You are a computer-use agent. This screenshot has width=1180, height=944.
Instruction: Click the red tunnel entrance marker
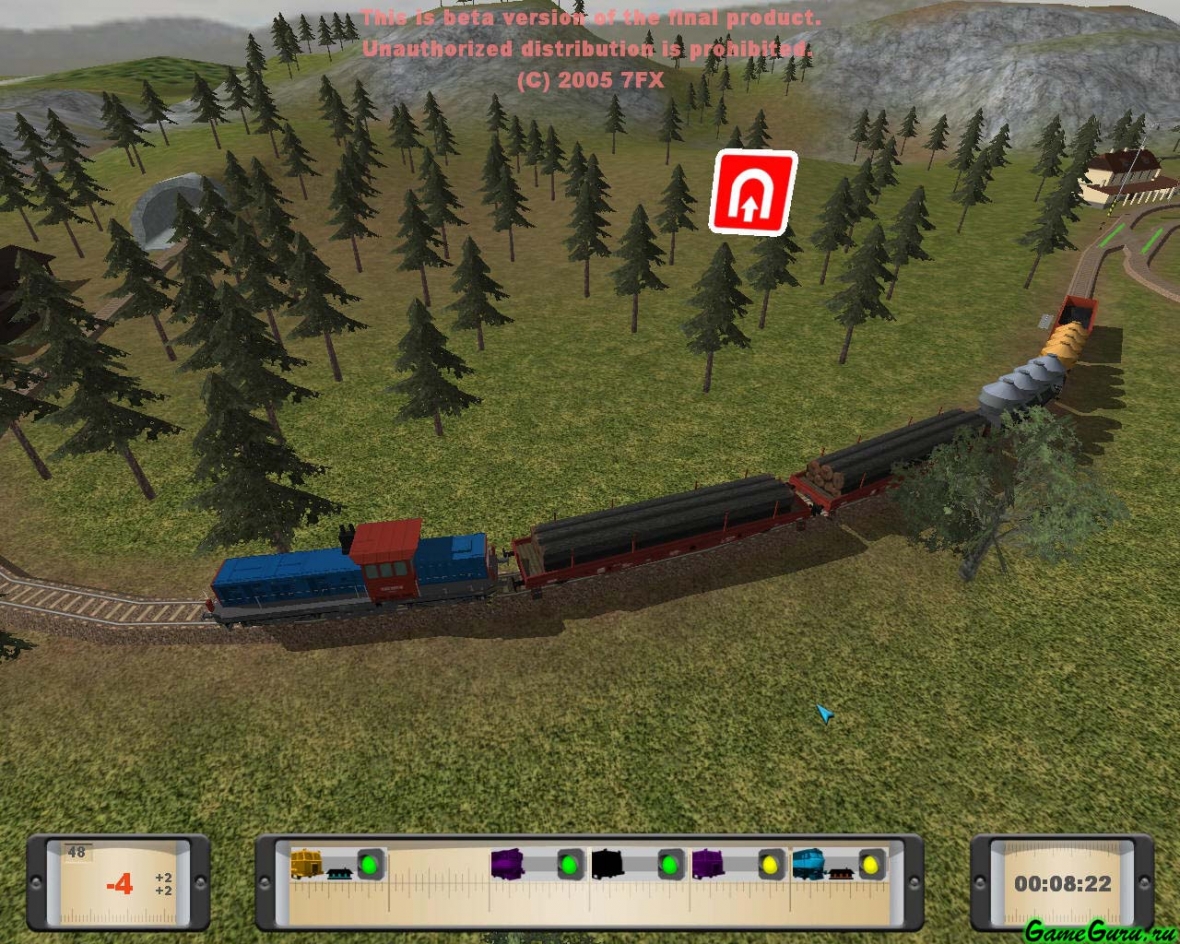752,192
